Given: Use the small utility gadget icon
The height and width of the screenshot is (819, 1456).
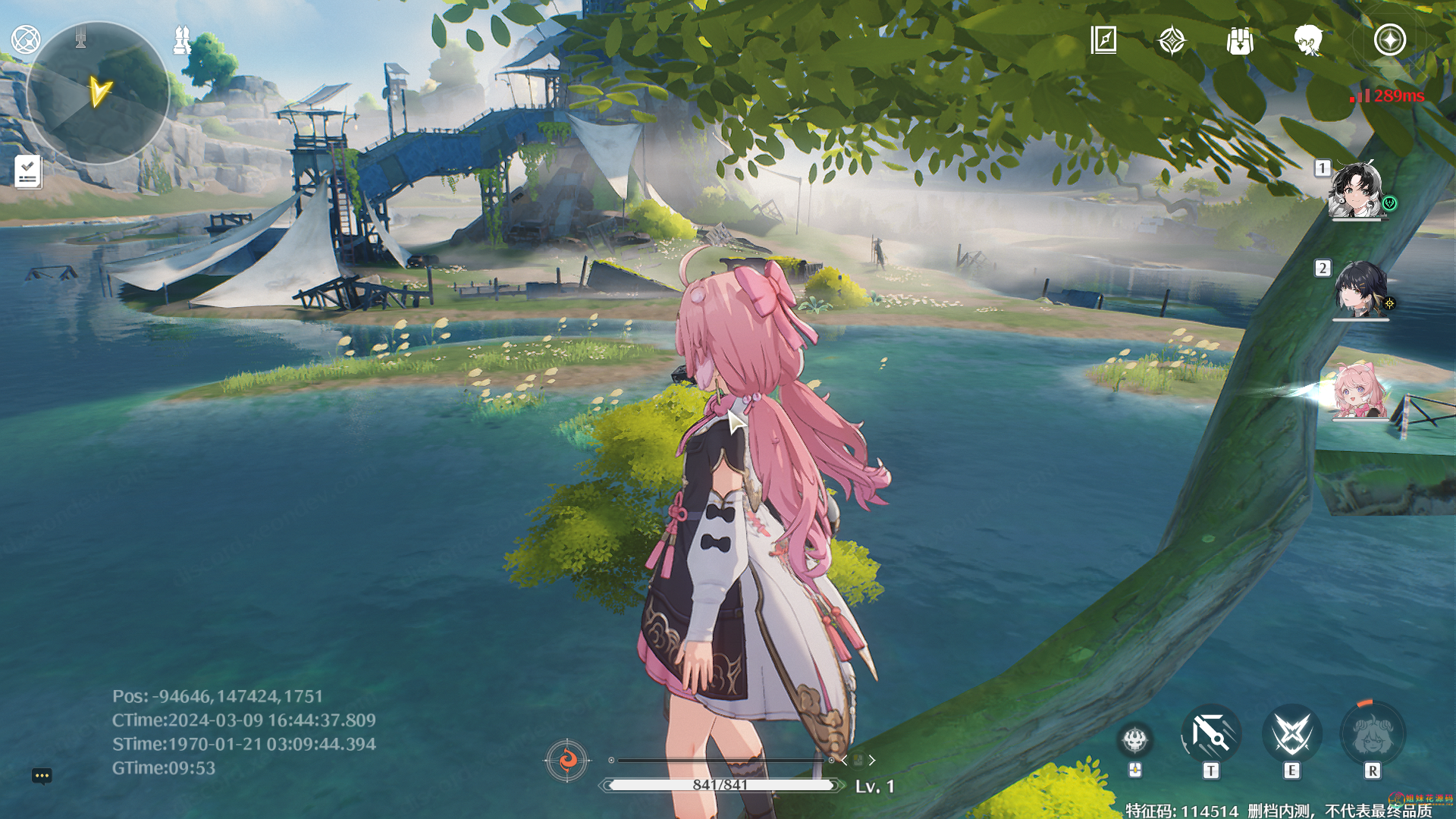Looking at the screenshot, I should pos(1135,739).
